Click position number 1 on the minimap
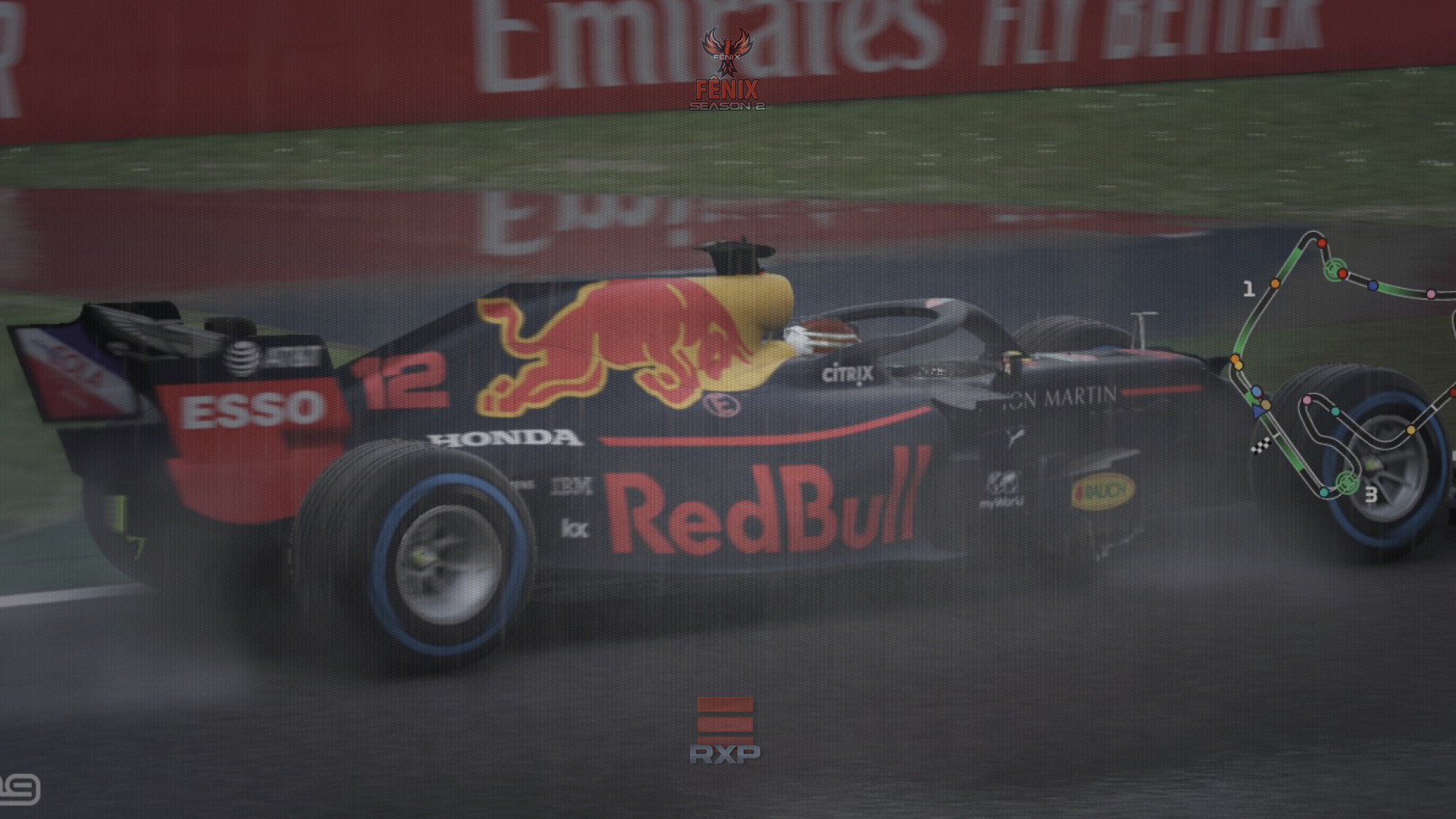The width and height of the screenshot is (1456, 819). (1249, 290)
